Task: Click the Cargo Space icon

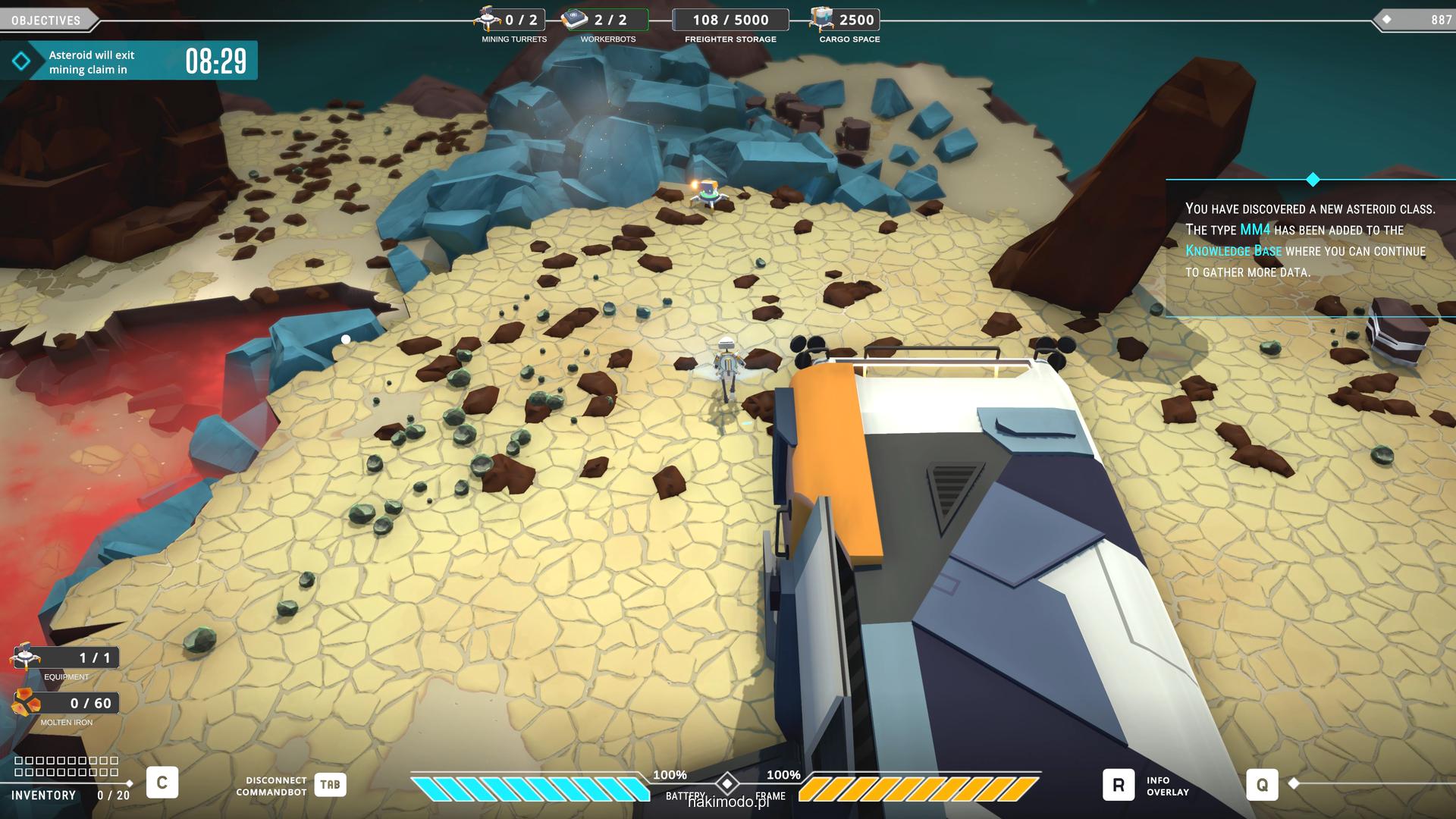Action: click(x=821, y=19)
